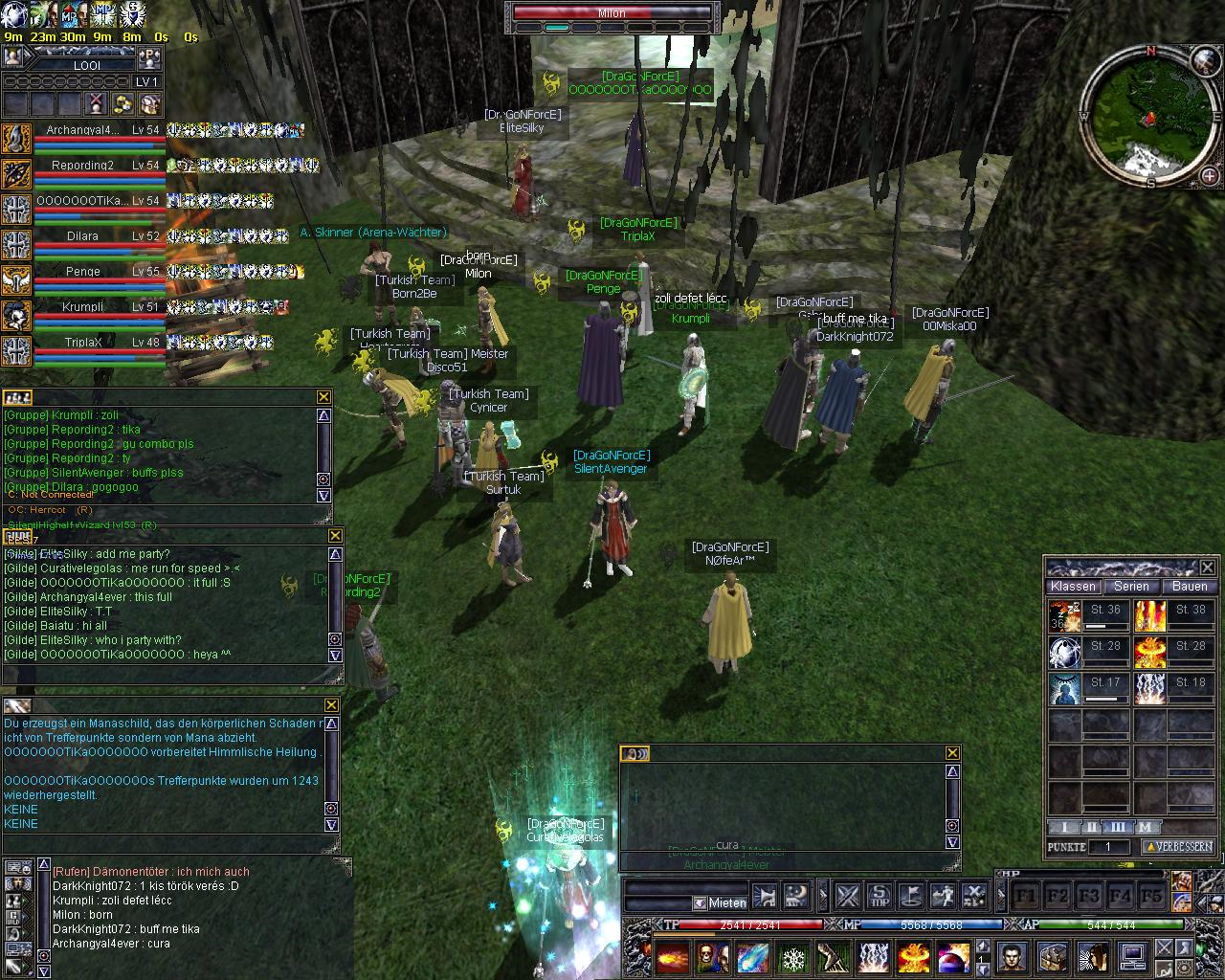Open the Serien tab
Image resolution: width=1225 pixels, height=980 pixels.
point(1131,586)
